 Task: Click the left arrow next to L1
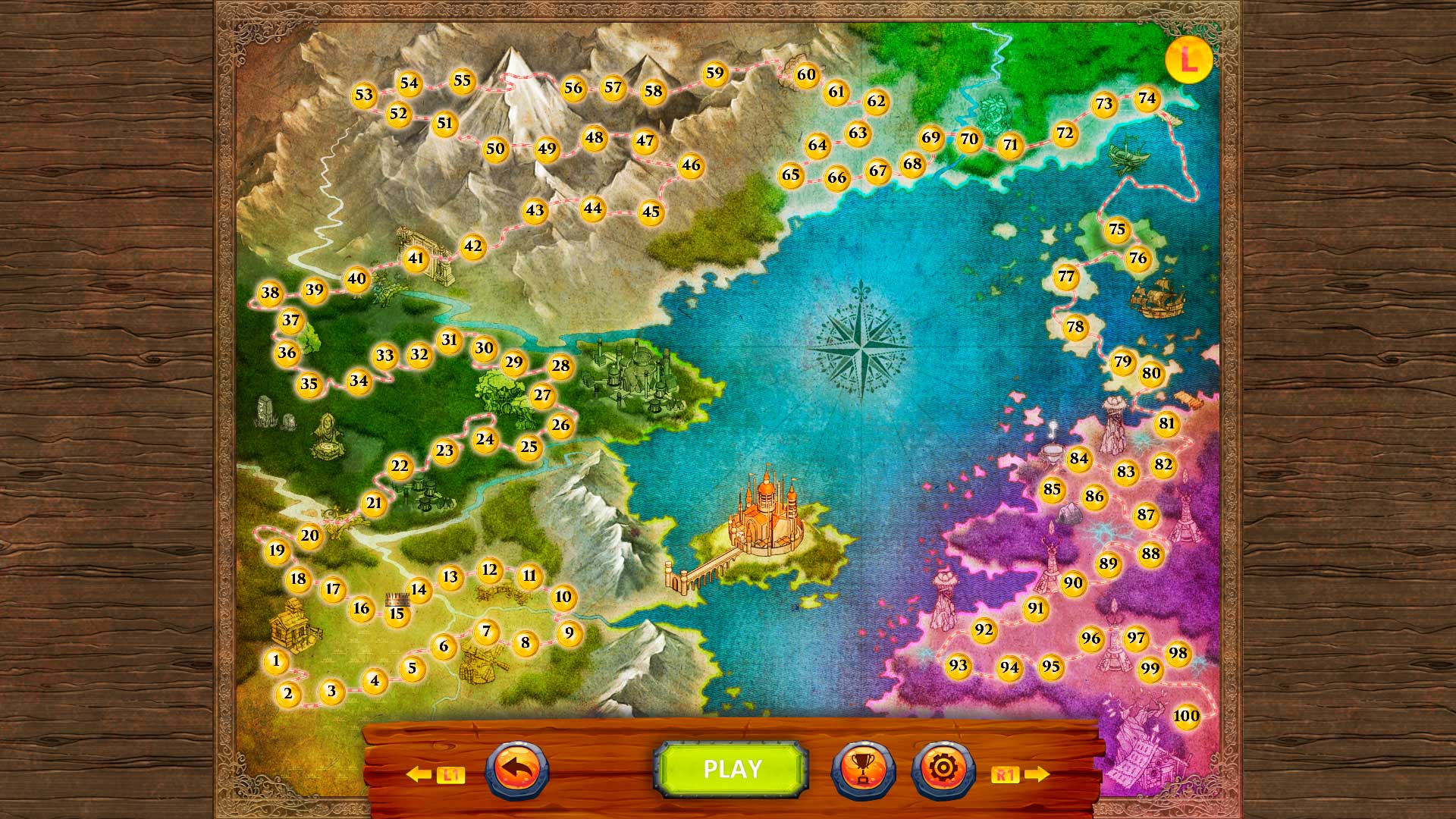[419, 774]
